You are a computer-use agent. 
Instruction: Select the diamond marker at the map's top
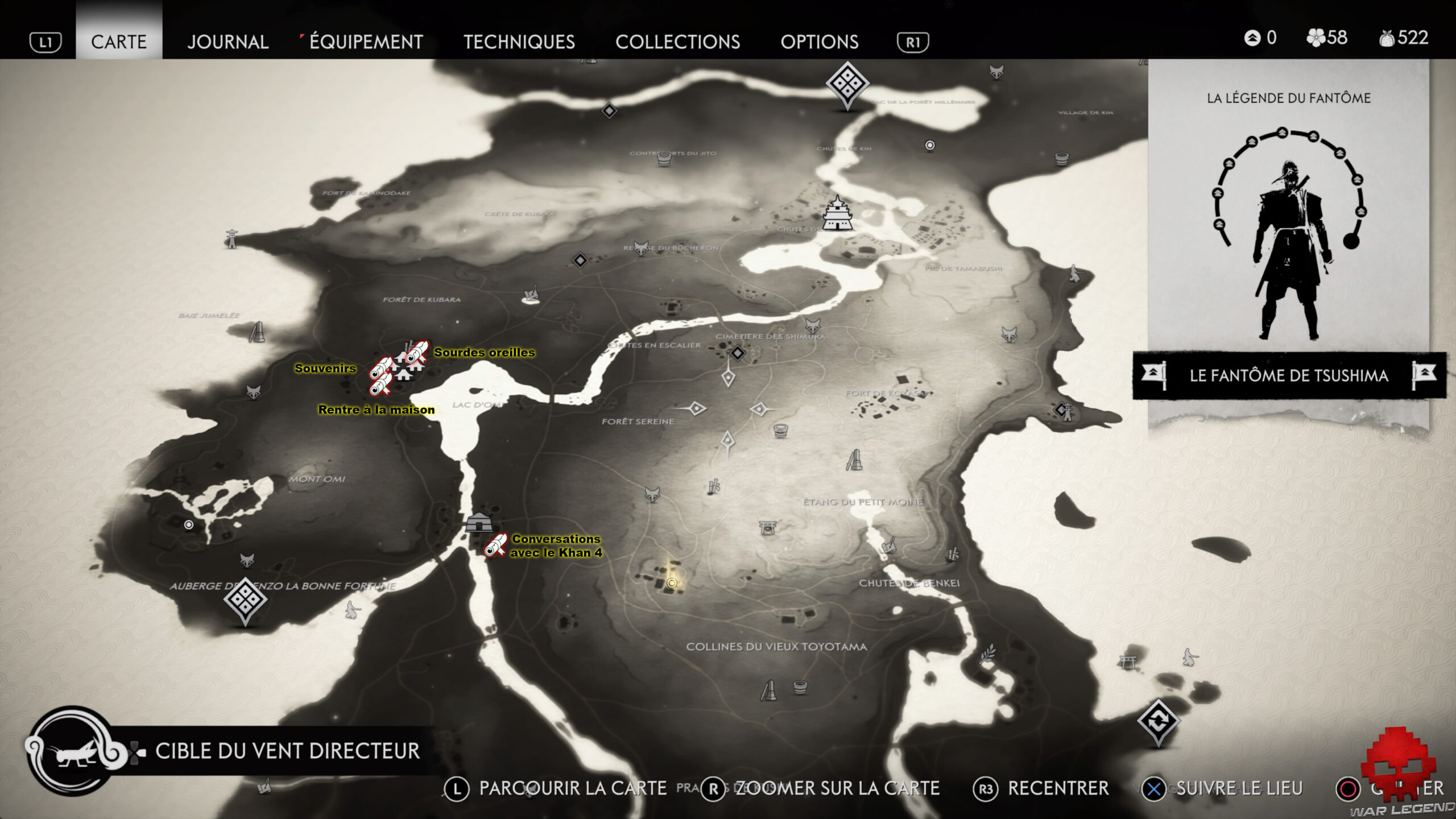[x=847, y=84]
